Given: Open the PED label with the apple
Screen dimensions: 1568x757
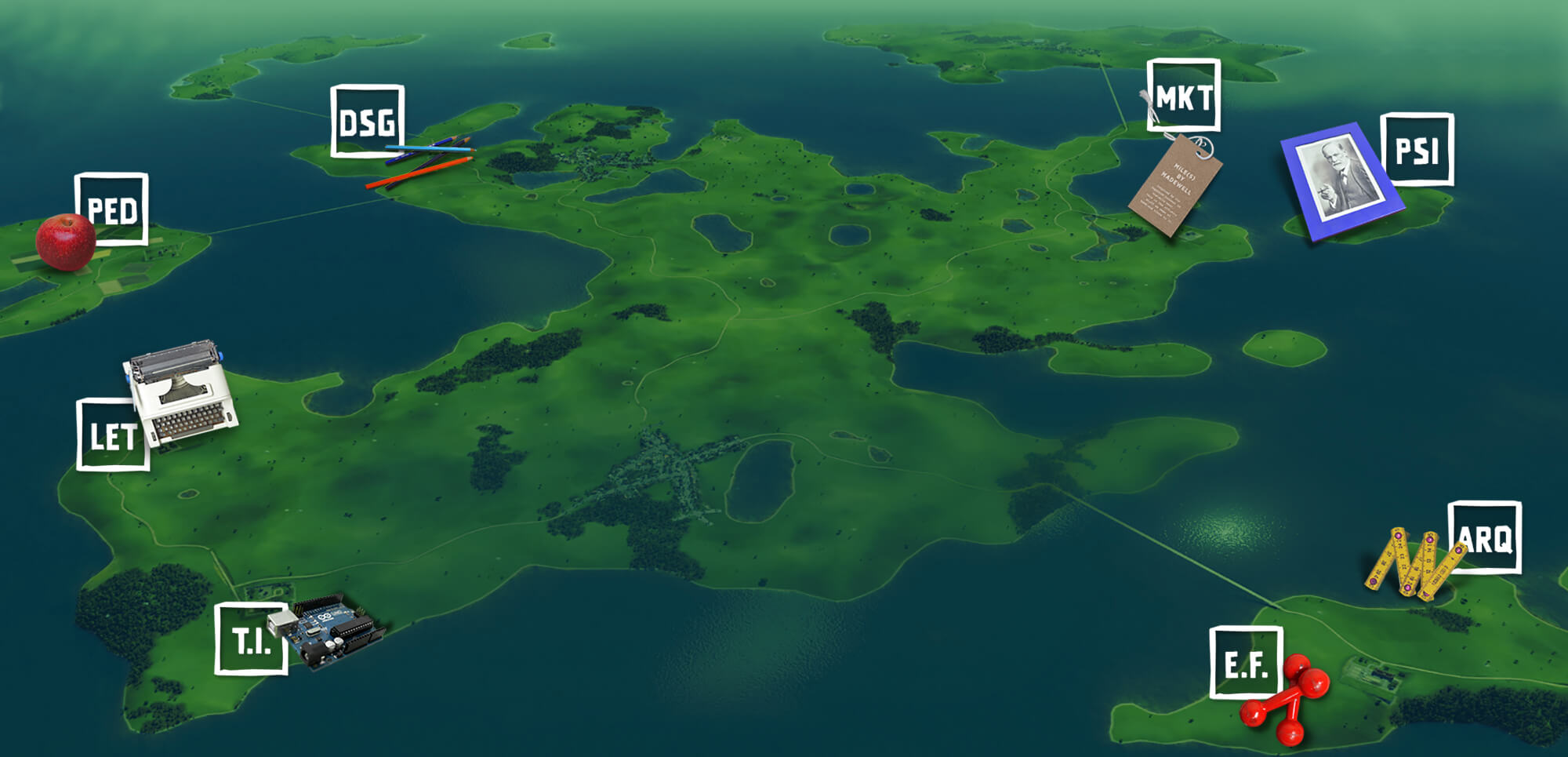Looking at the screenshot, I should [x=112, y=209].
